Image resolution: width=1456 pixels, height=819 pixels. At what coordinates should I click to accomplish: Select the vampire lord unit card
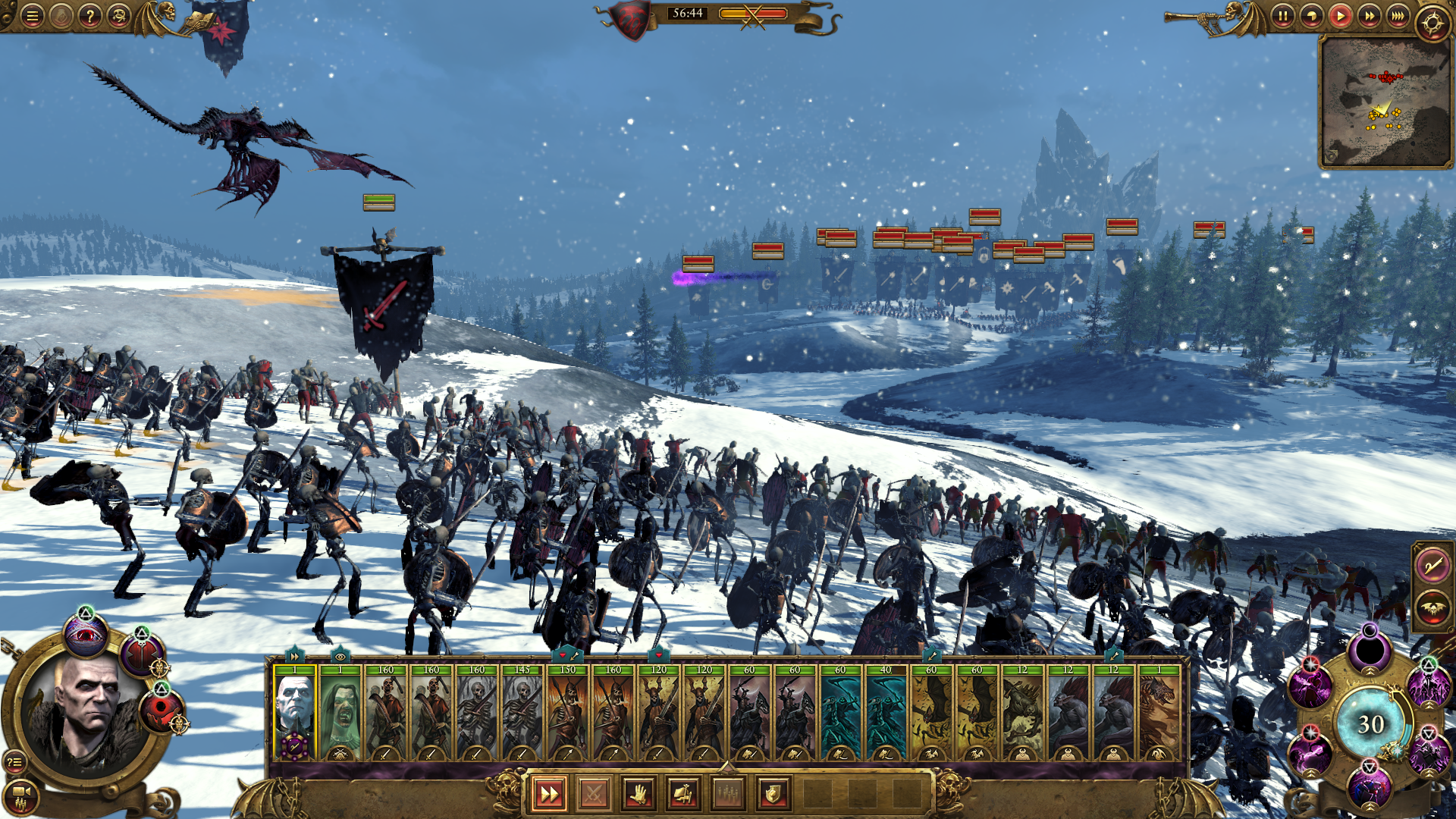294,713
